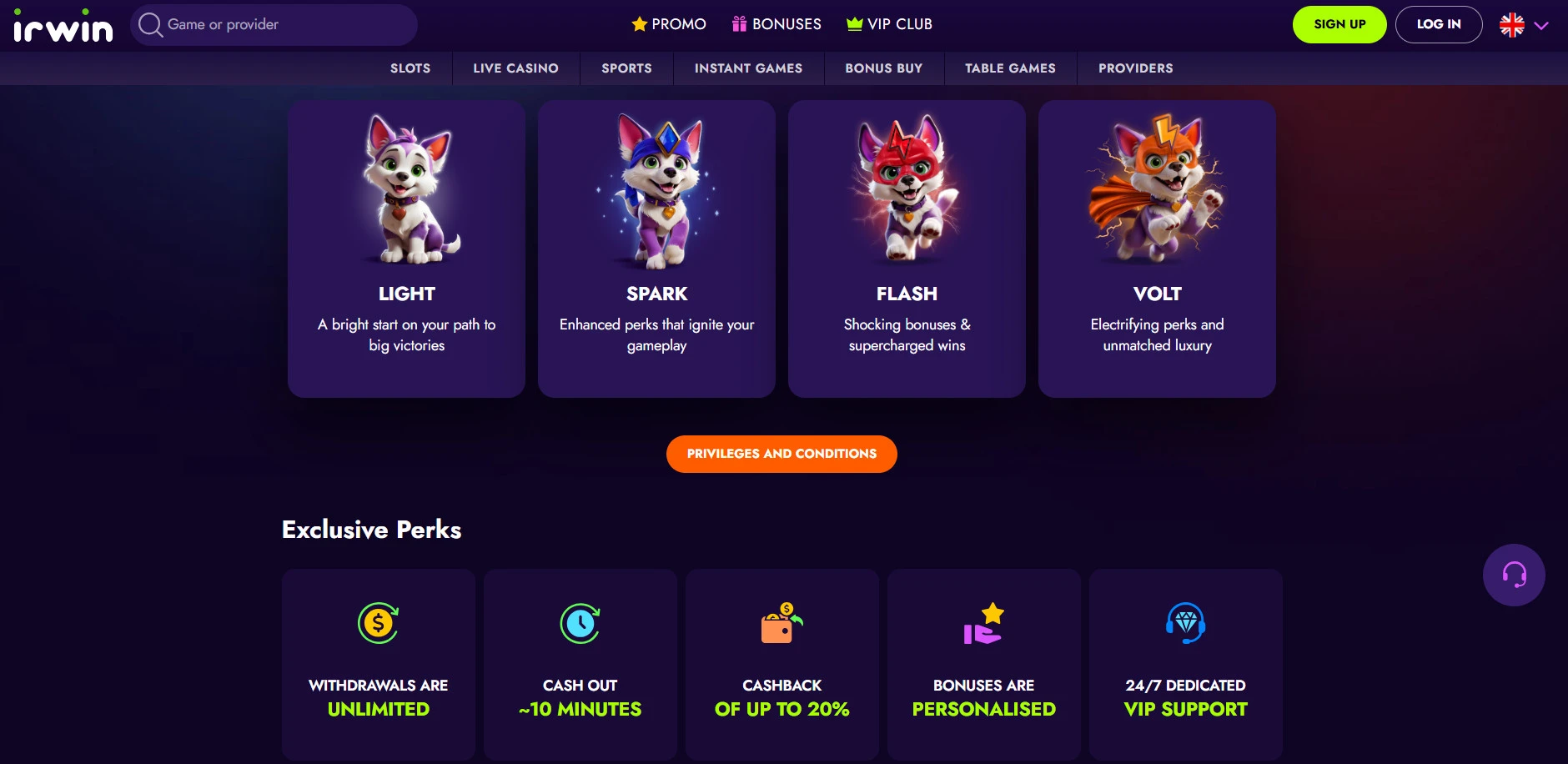Open the headset support chat button
1568x764 pixels.
click(x=1514, y=575)
